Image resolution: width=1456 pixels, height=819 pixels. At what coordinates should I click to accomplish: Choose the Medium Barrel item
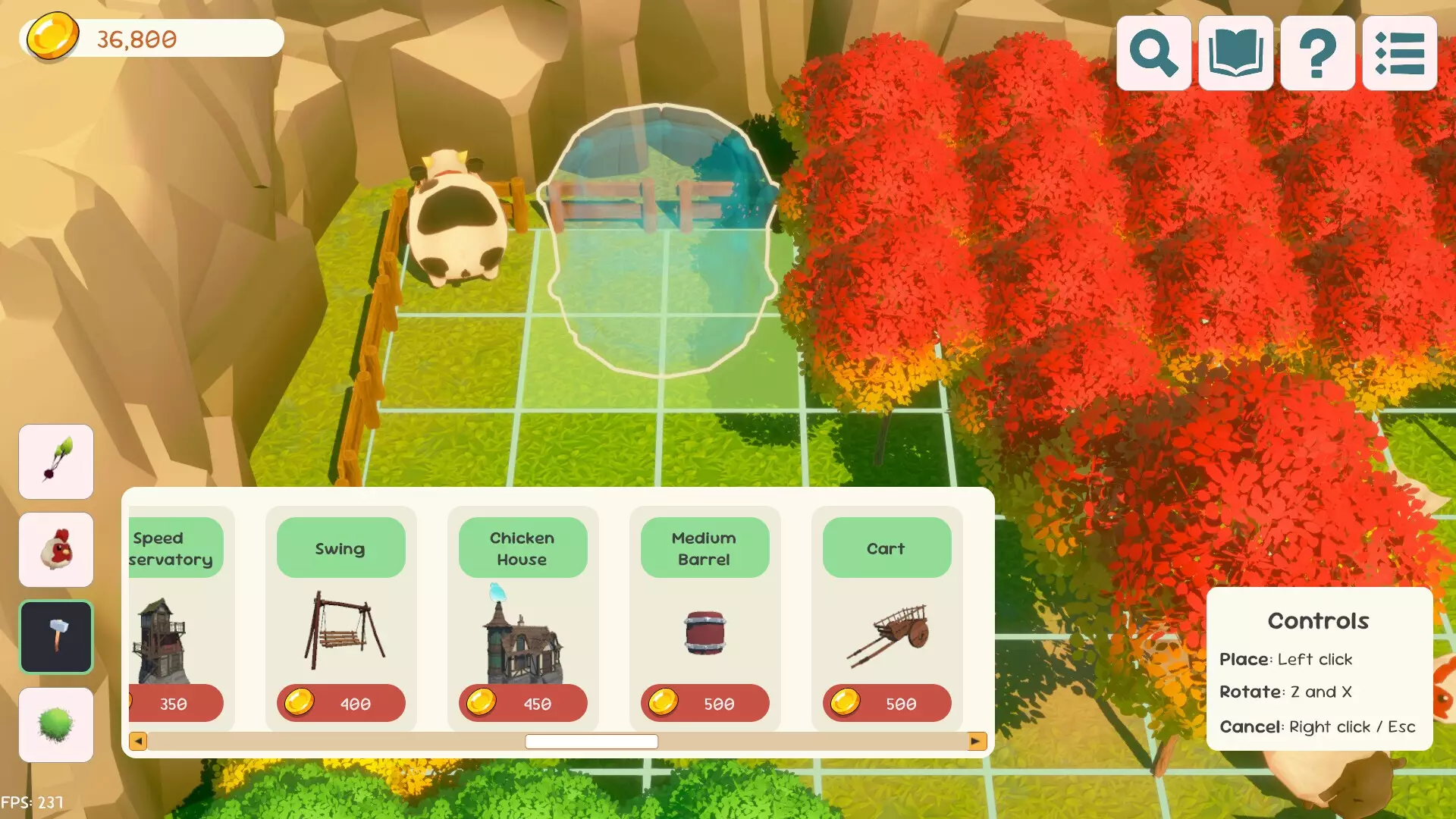(x=704, y=618)
